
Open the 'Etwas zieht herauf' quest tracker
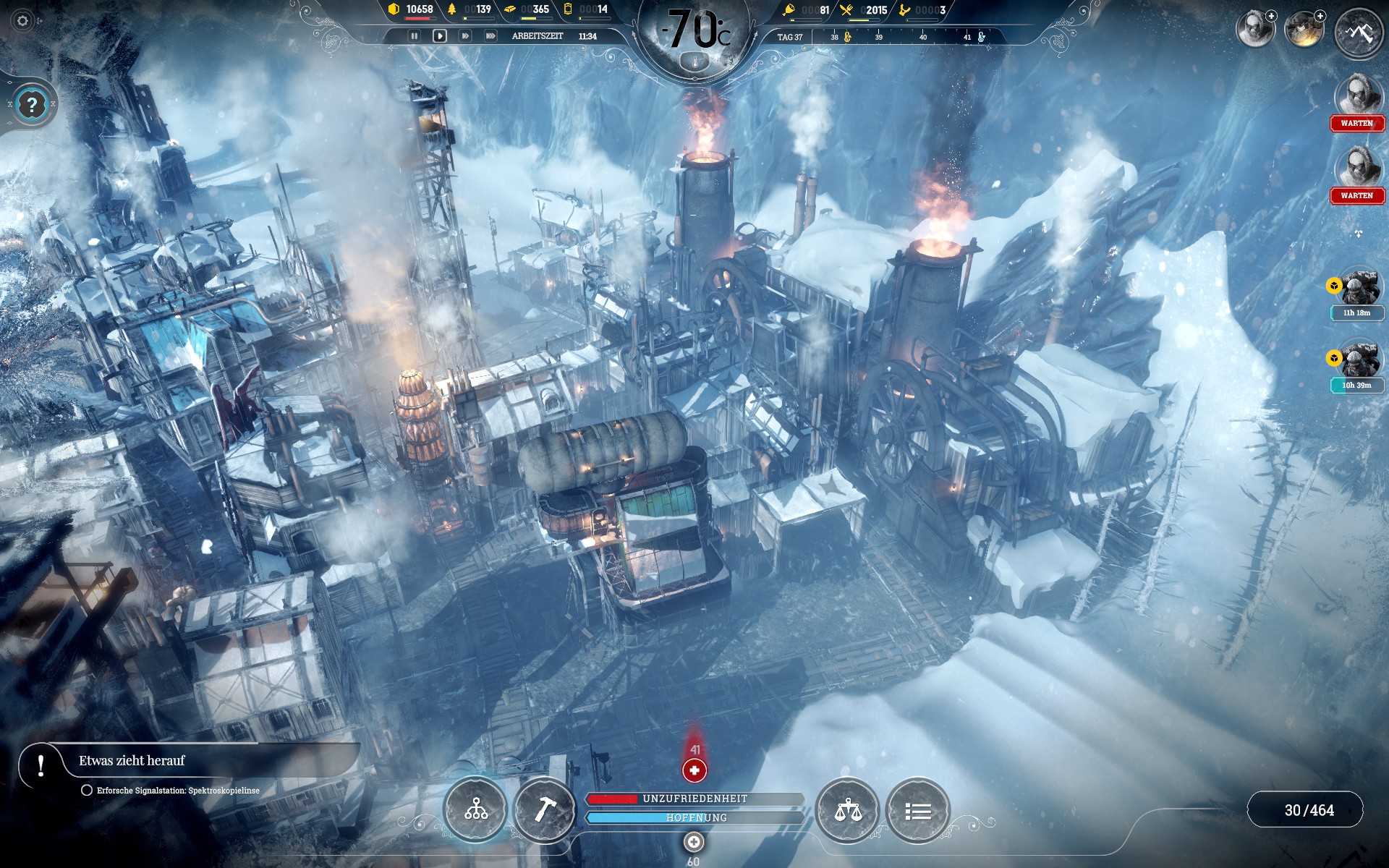(132, 761)
